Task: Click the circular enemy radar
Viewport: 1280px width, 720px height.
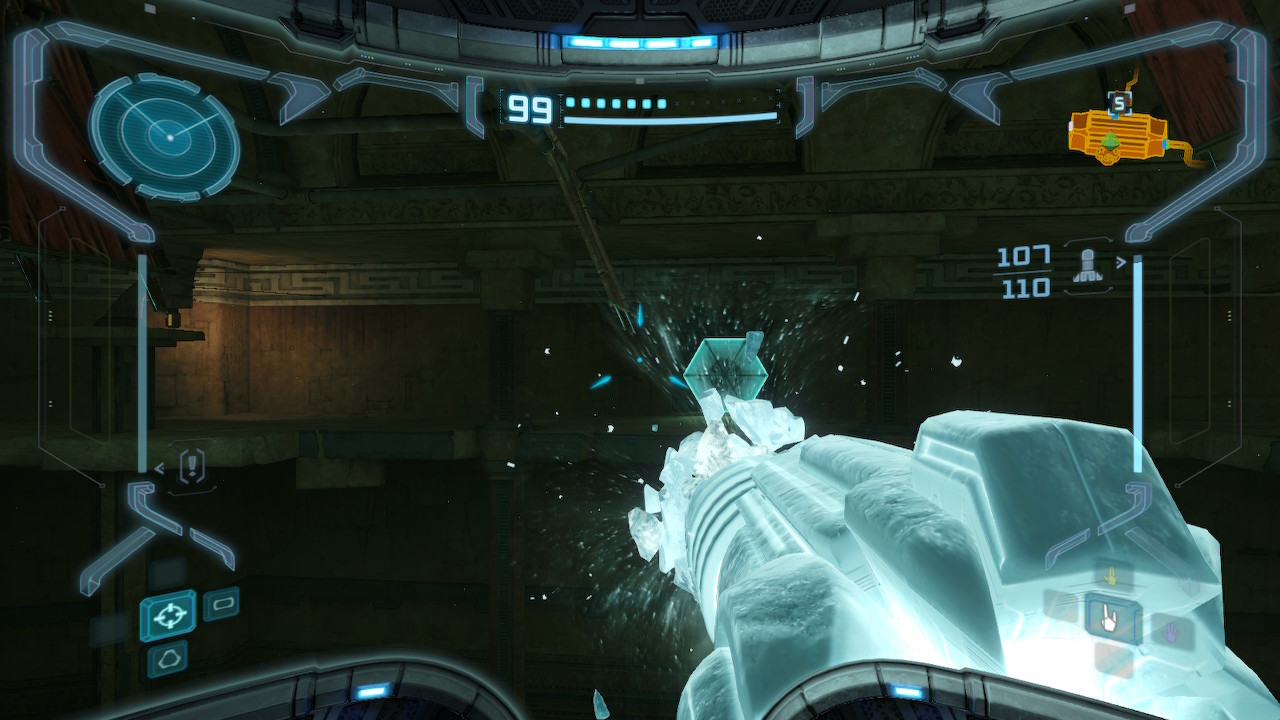Action: tap(164, 136)
